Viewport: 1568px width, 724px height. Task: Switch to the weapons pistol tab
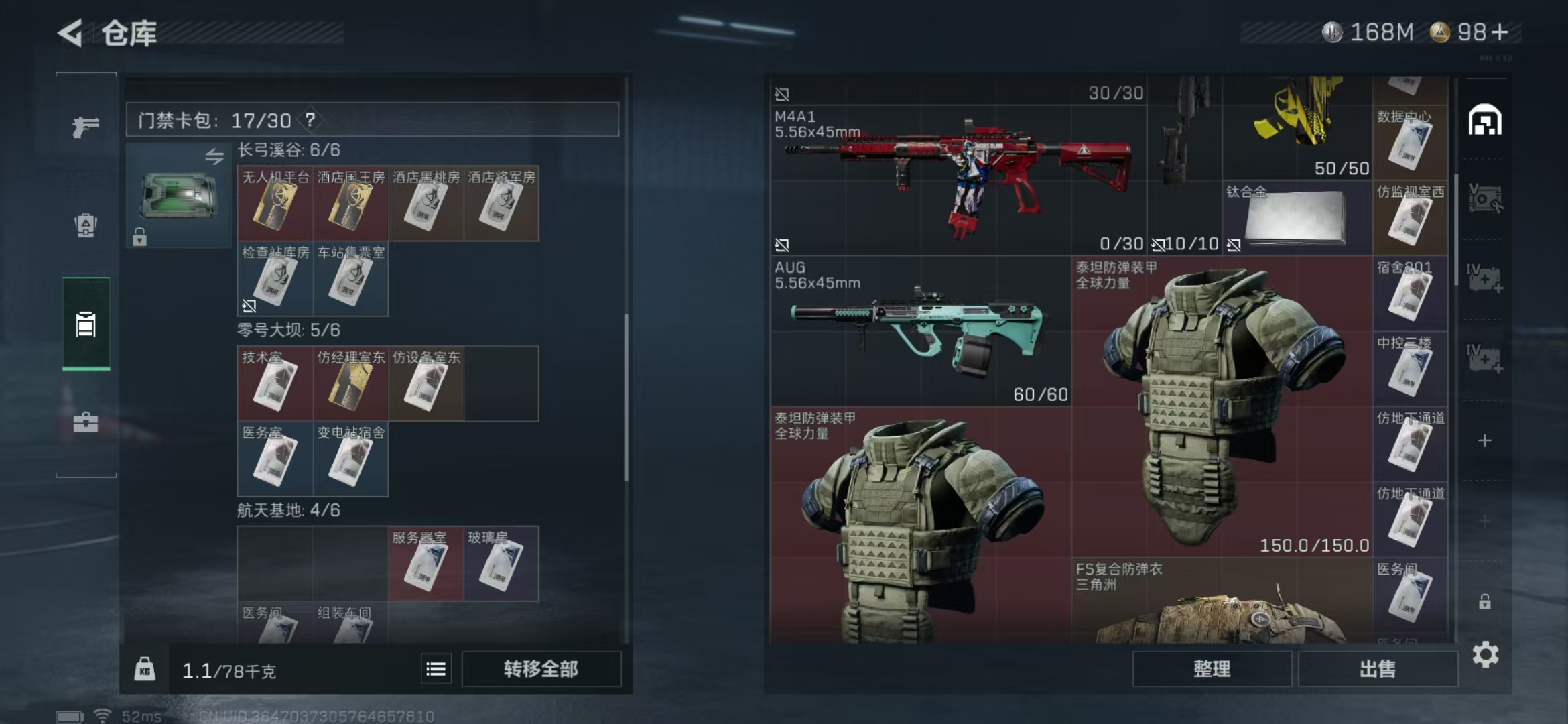pos(86,126)
